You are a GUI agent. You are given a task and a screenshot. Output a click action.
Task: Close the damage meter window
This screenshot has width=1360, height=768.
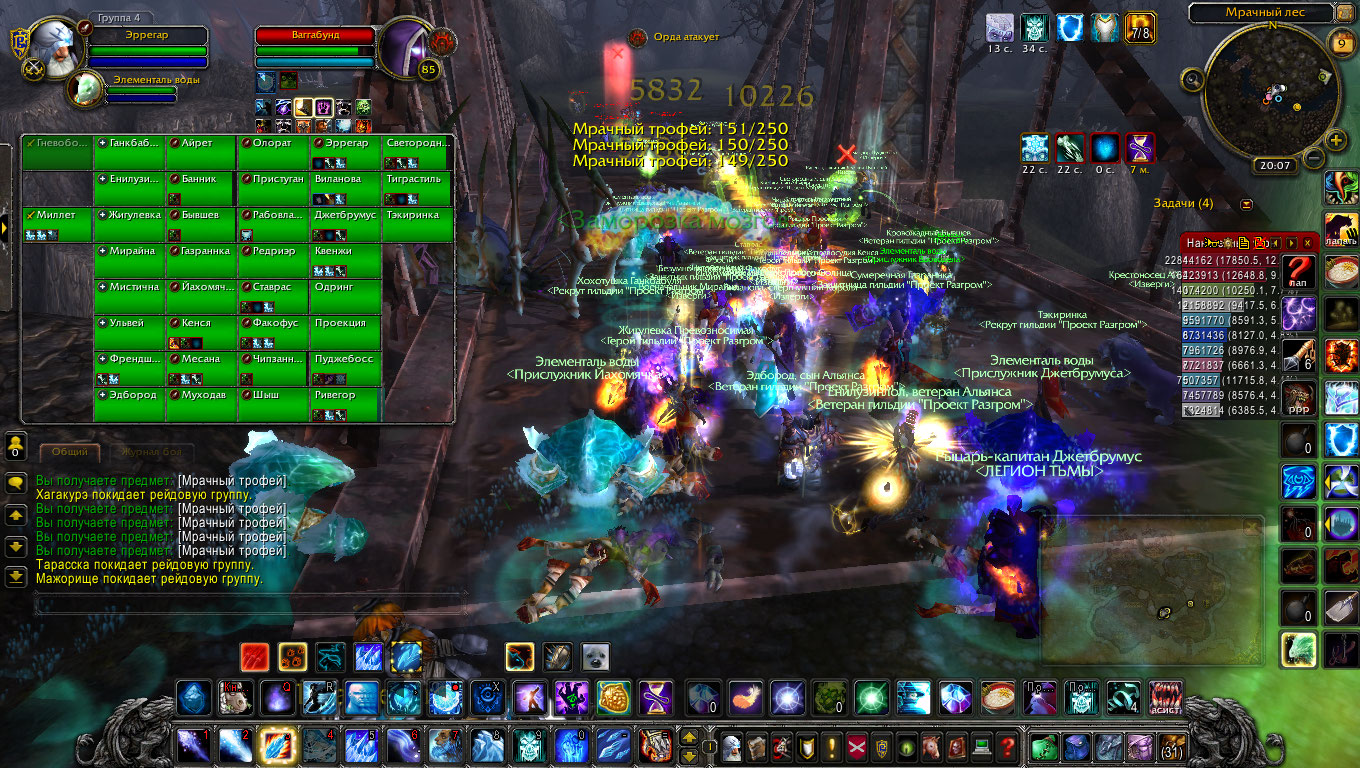click(1306, 243)
